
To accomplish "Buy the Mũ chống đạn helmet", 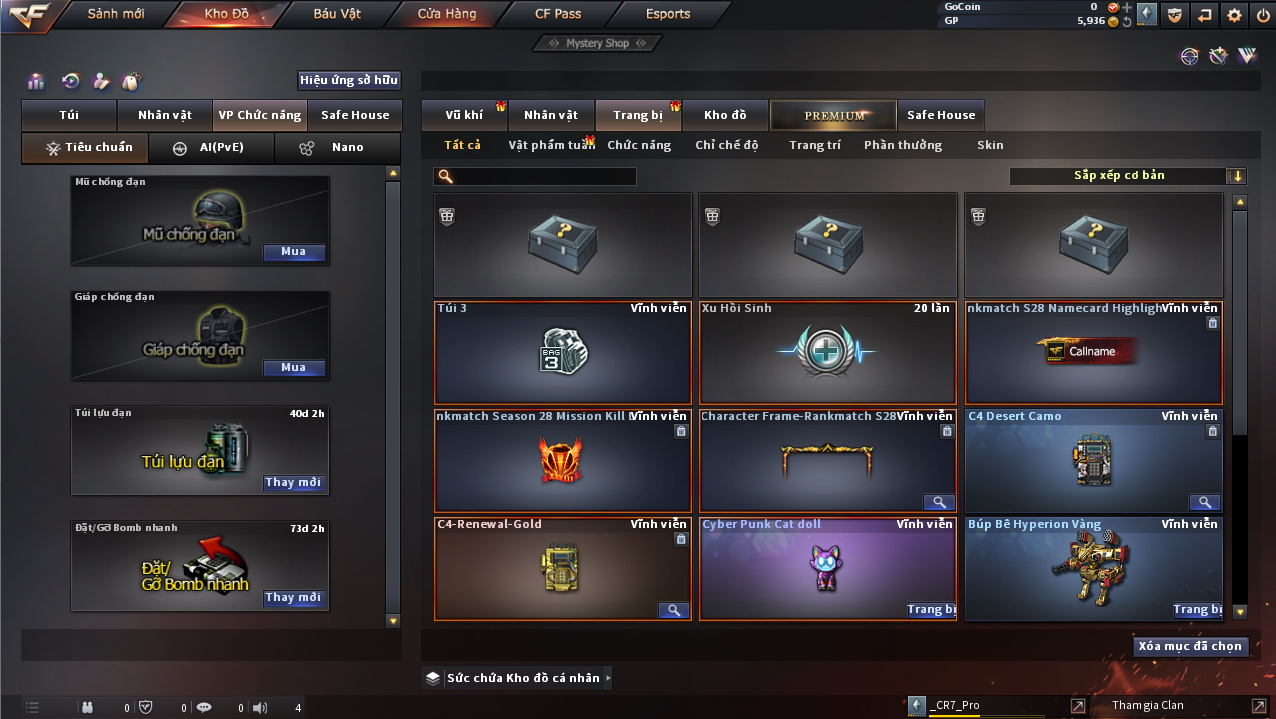I will point(294,252).
